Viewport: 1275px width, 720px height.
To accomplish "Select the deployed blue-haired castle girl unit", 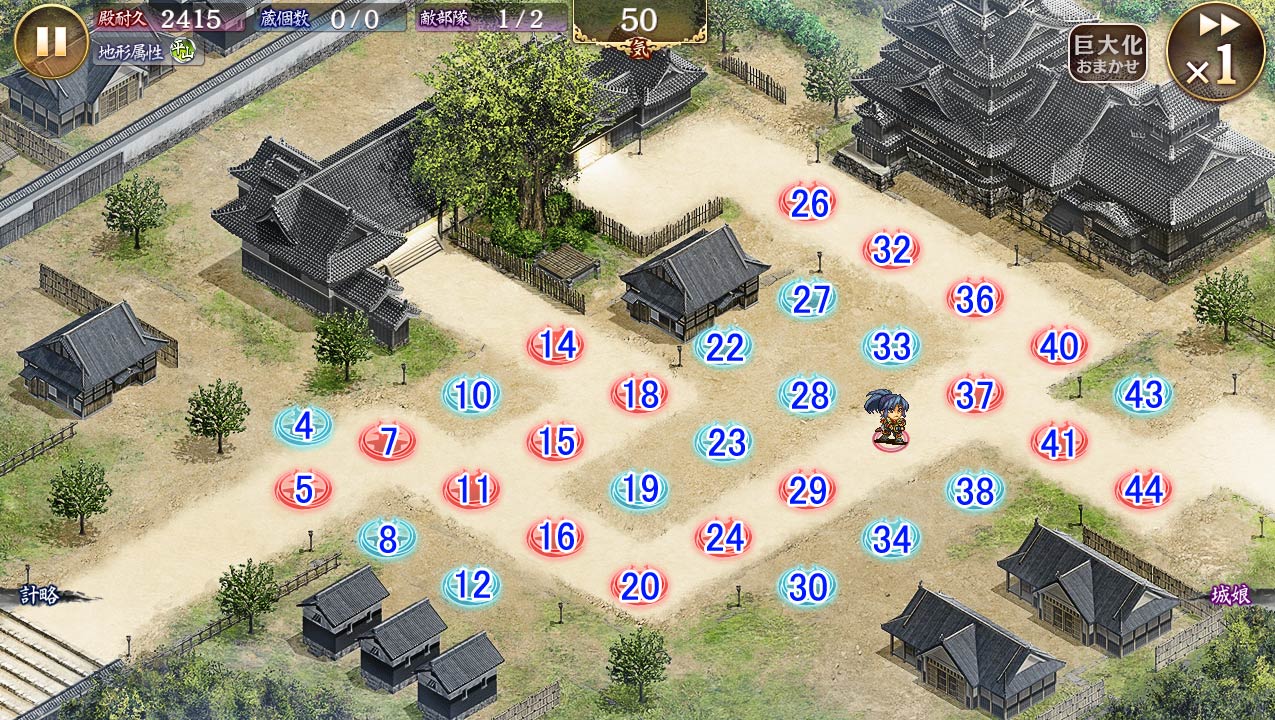I will [x=886, y=420].
